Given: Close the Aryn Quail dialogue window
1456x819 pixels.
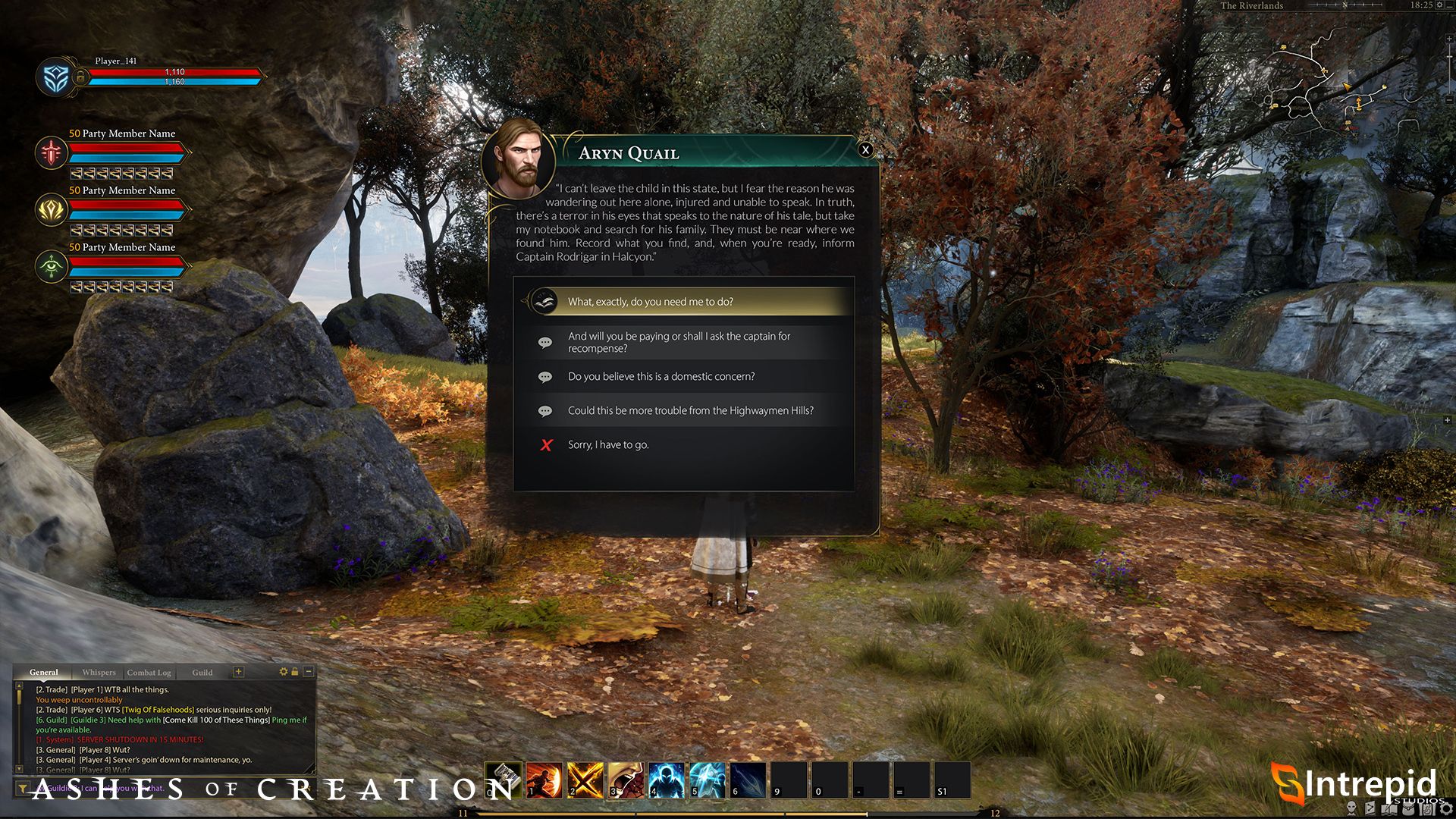Looking at the screenshot, I should pyautogui.click(x=865, y=150).
